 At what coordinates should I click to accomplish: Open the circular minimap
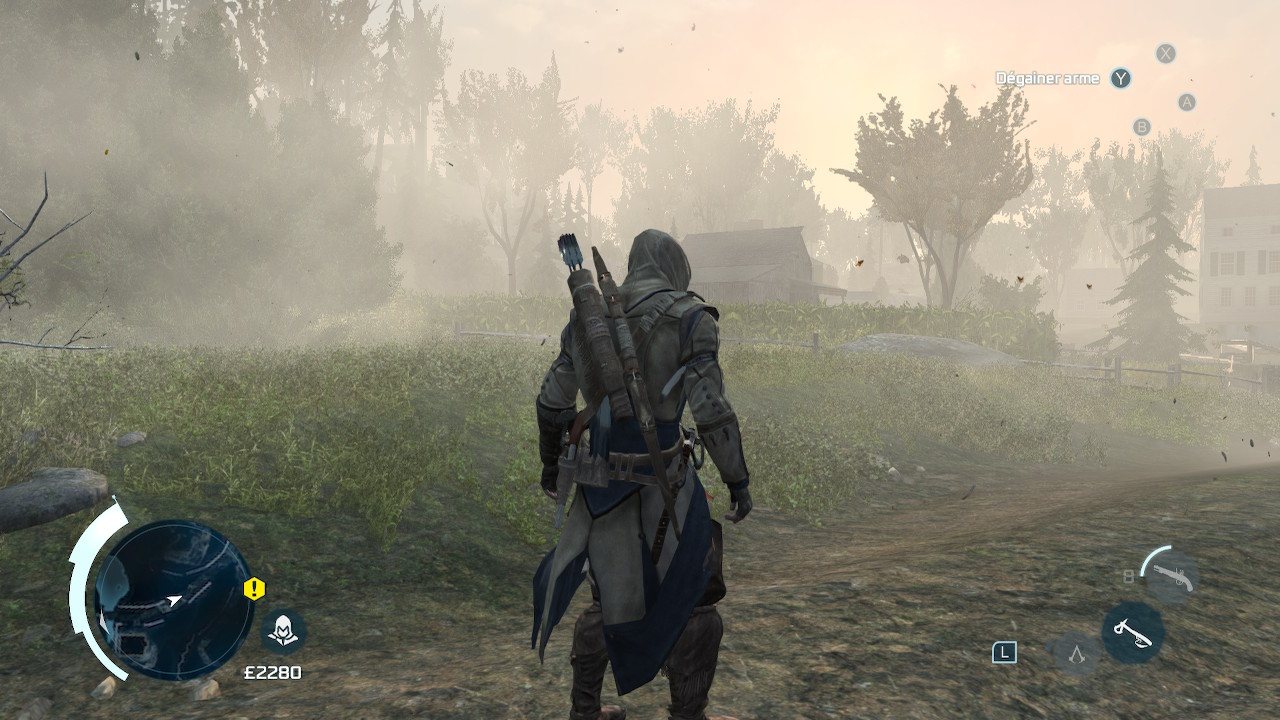click(173, 600)
